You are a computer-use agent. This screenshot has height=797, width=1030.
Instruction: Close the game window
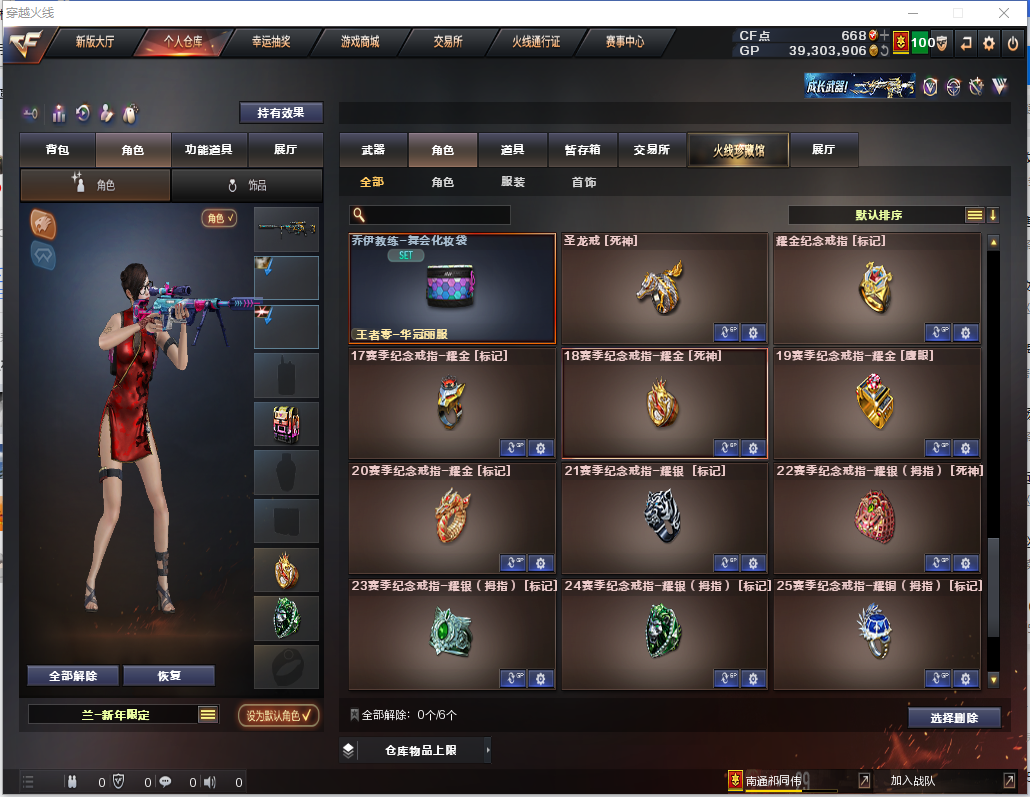[1003, 13]
